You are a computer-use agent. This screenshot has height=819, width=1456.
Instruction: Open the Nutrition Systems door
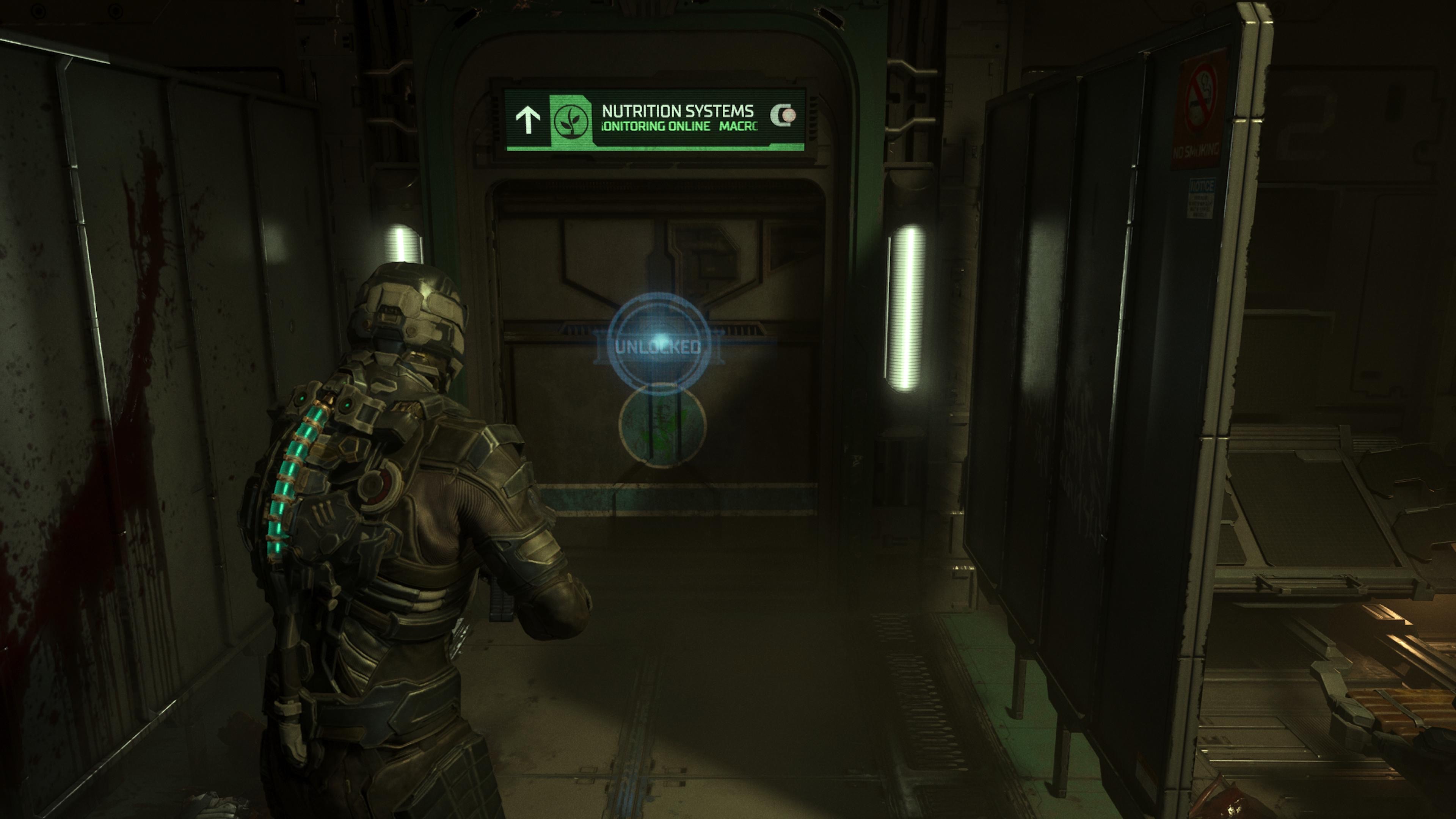coord(661,350)
